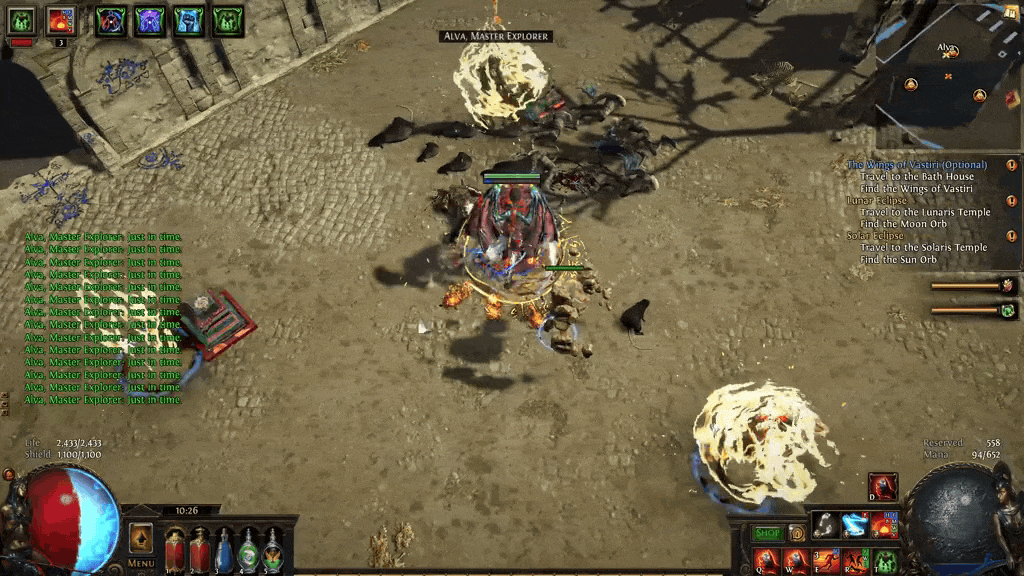Click the purple aura buff icon

click(x=150, y=21)
